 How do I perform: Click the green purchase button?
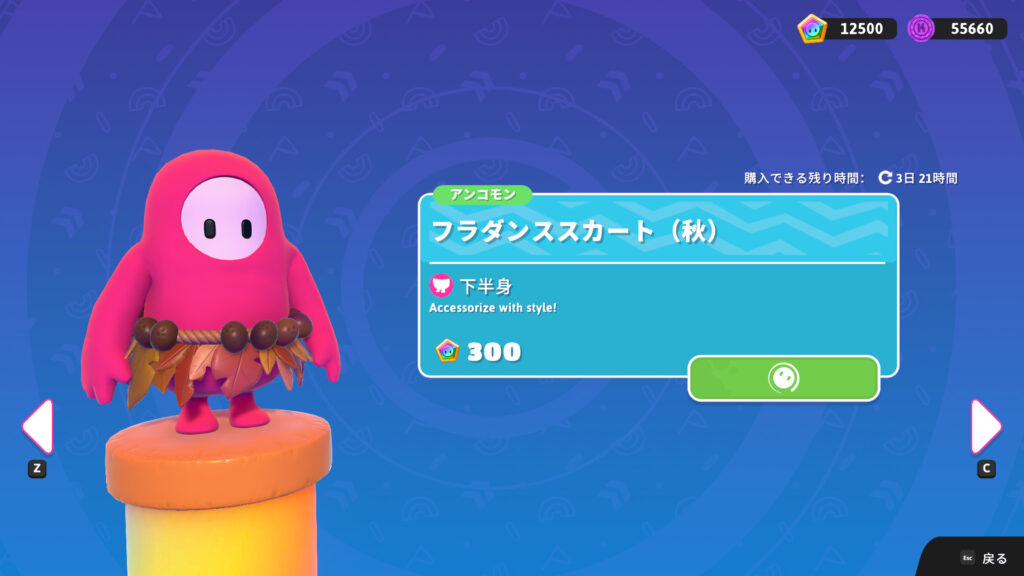click(783, 378)
